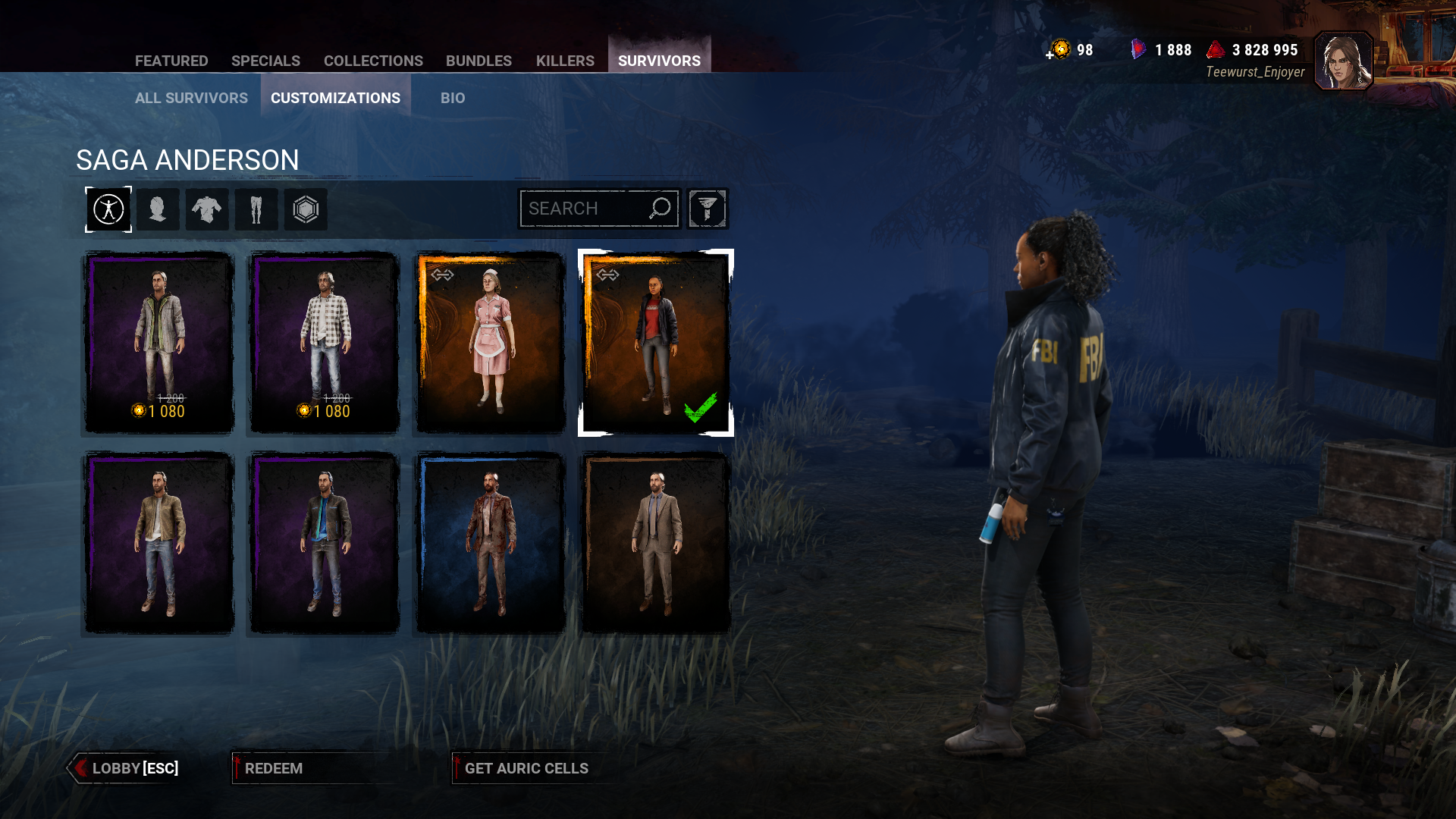Switch to the Killers tab
This screenshot has width=1456, height=819.
pos(564,61)
